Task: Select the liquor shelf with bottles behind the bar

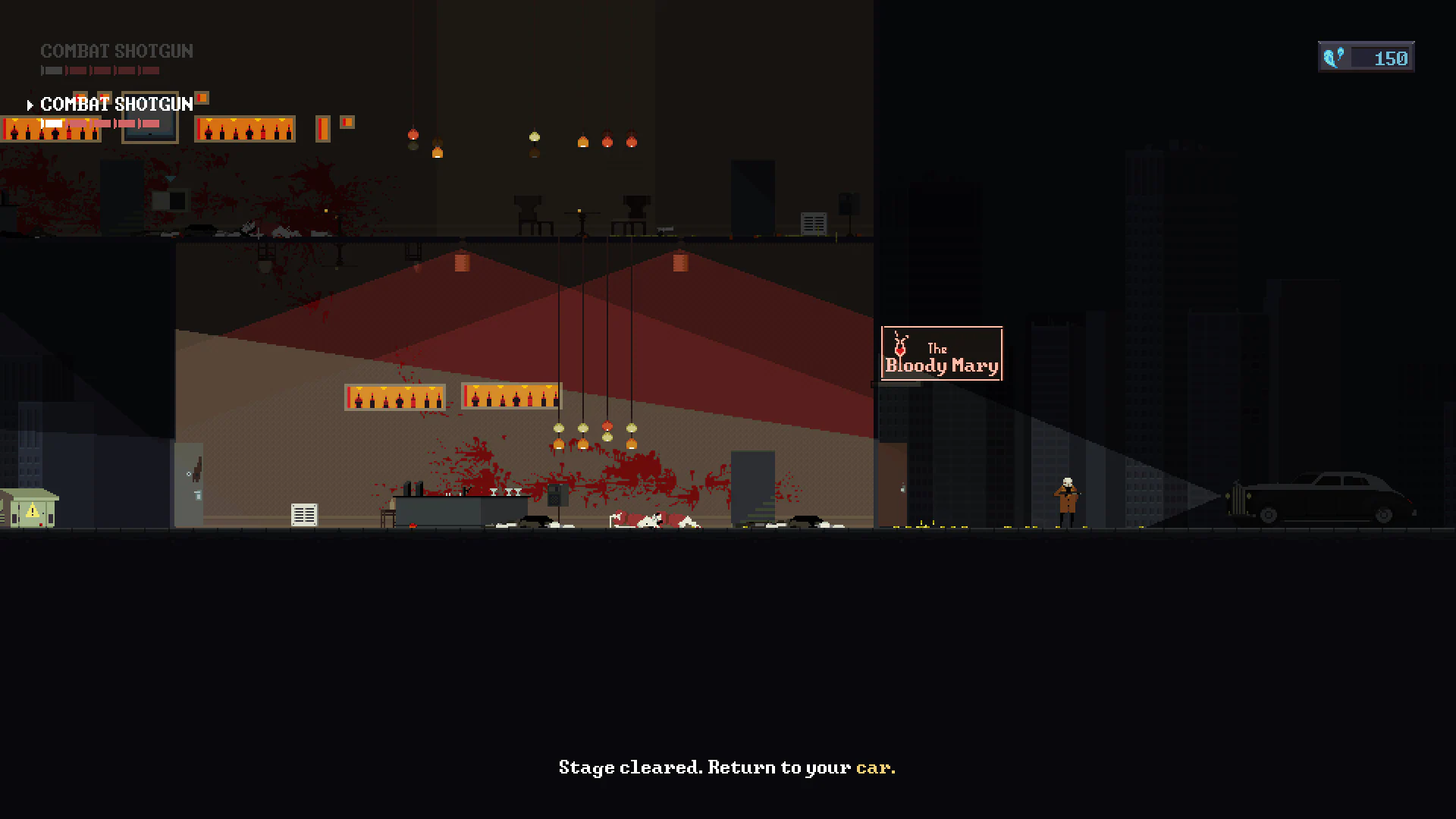Action: (397, 395)
